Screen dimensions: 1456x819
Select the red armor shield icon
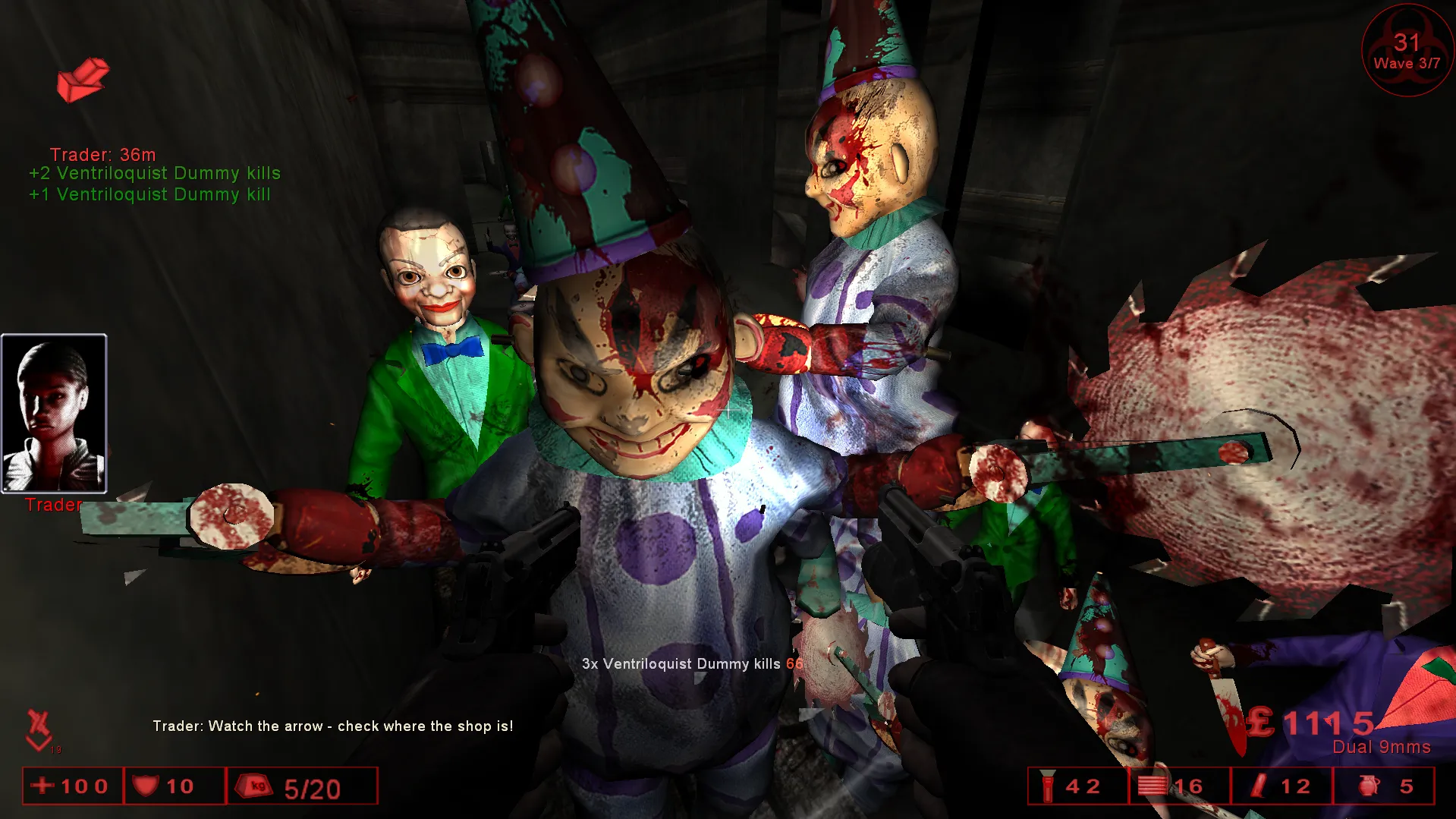(x=145, y=786)
